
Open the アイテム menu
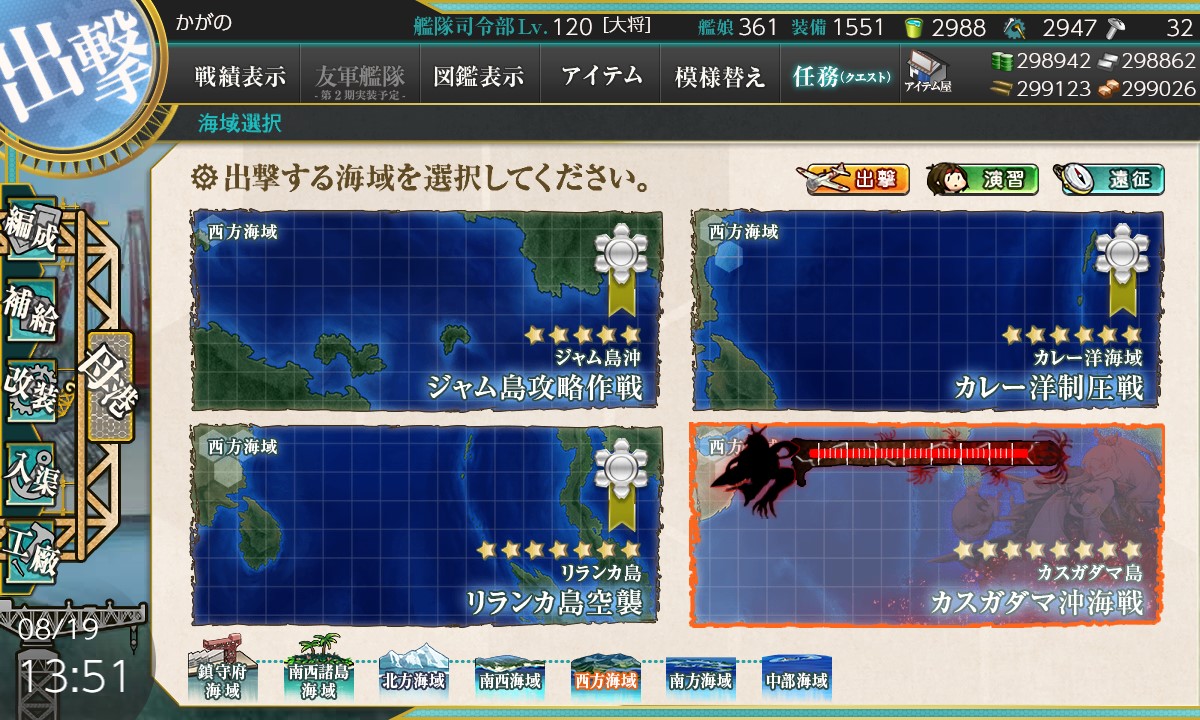click(x=600, y=77)
